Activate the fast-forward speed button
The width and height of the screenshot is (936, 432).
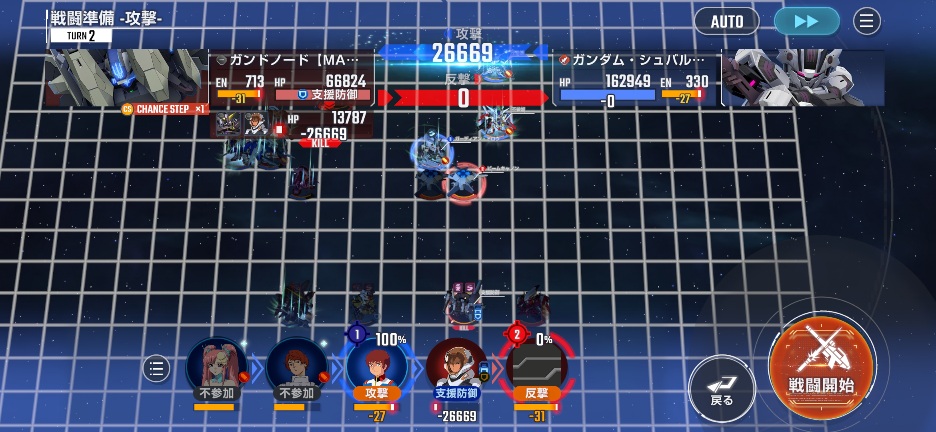click(807, 21)
